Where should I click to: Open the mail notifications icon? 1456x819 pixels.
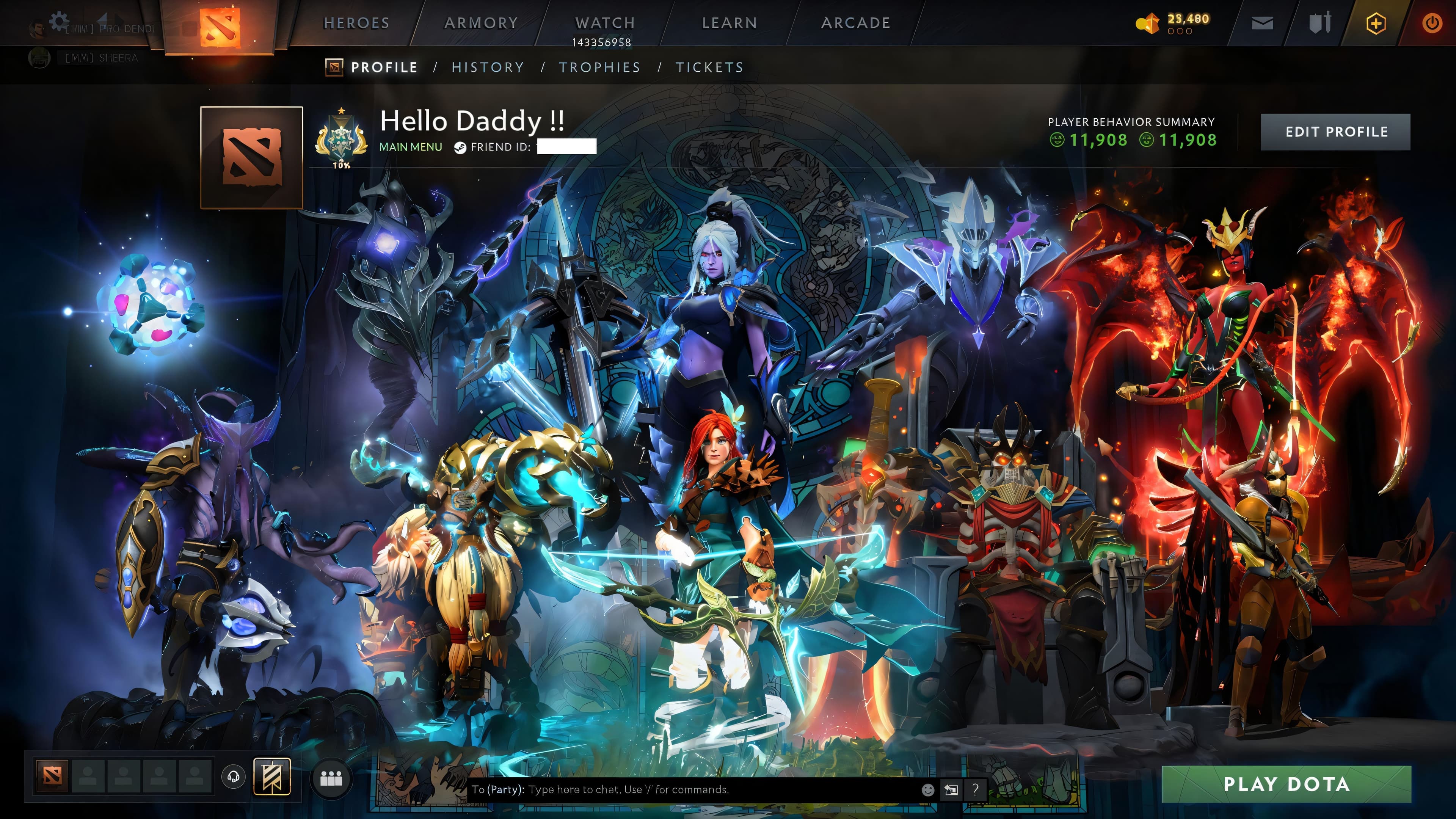click(x=1263, y=23)
